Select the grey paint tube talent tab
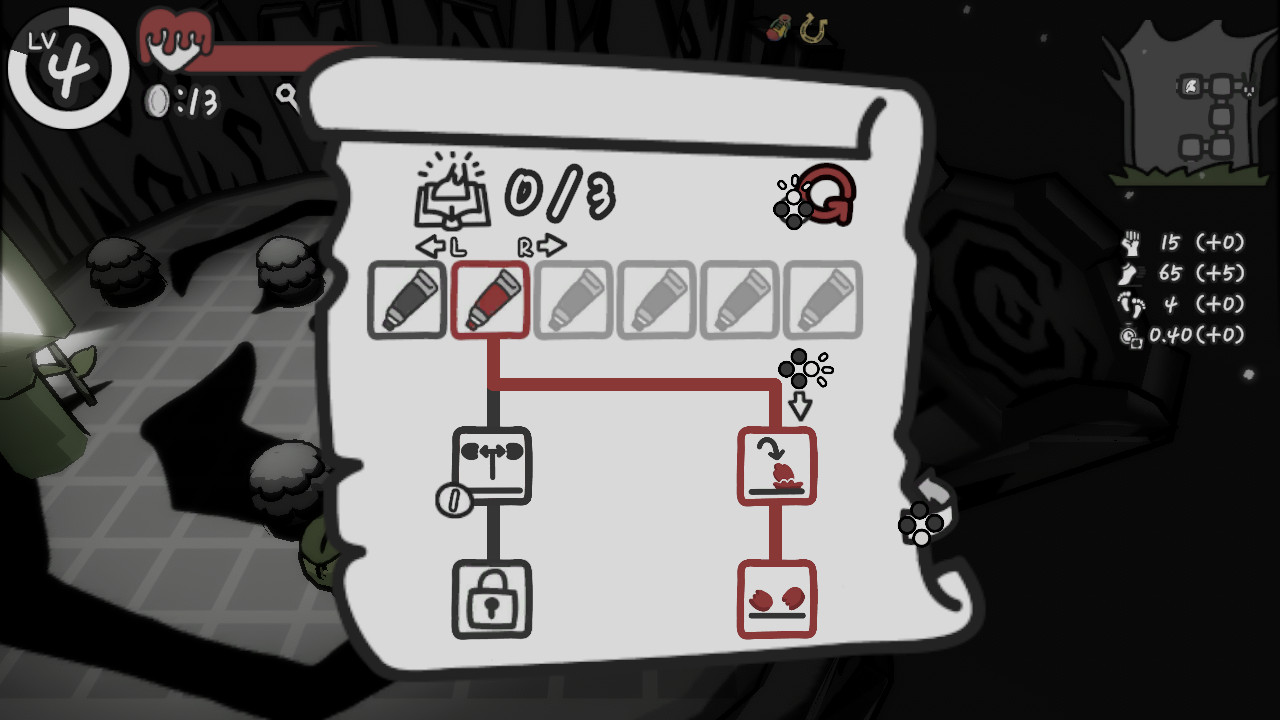1280x720 pixels. [x=407, y=300]
